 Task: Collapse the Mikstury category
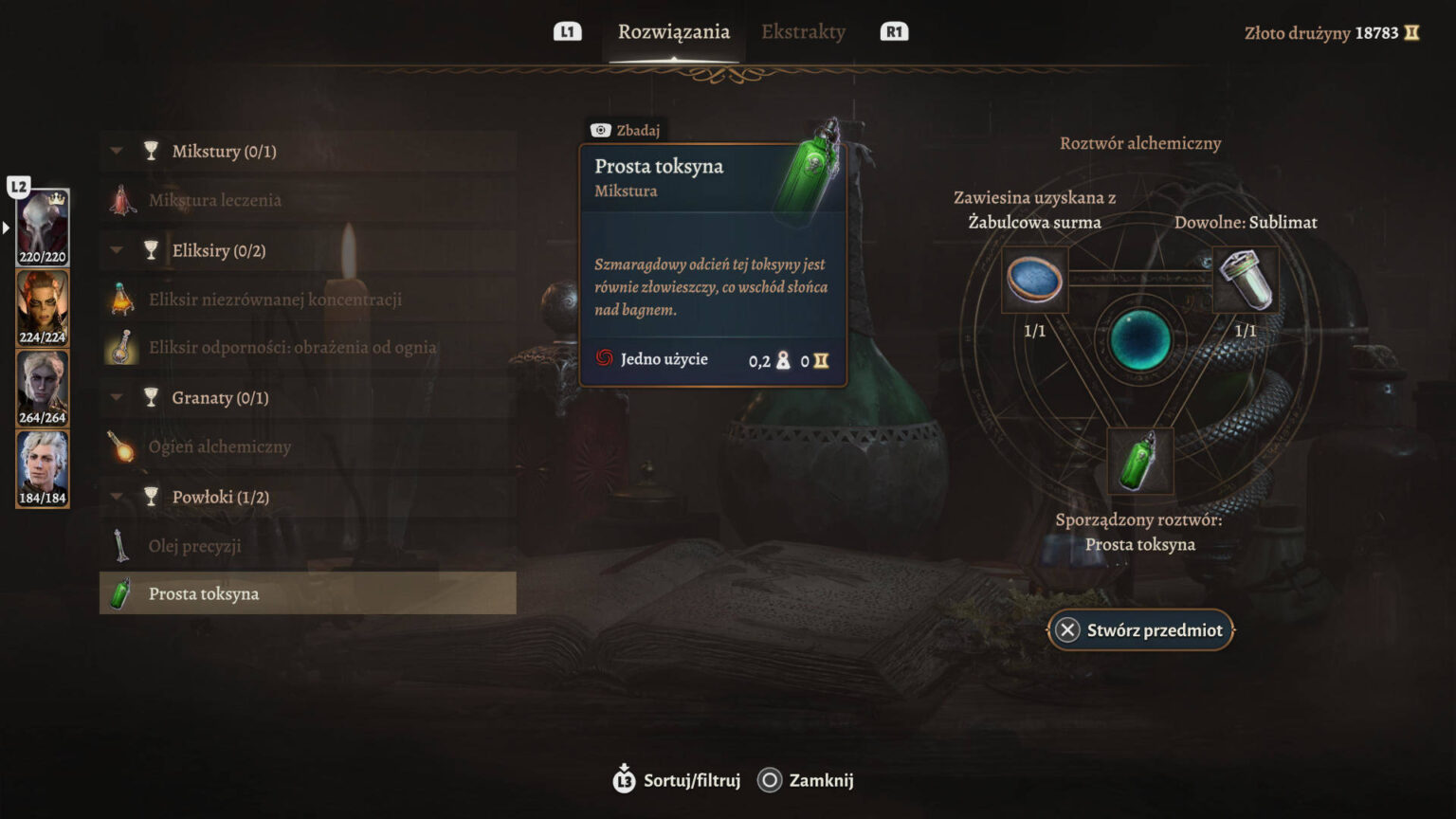(x=116, y=151)
